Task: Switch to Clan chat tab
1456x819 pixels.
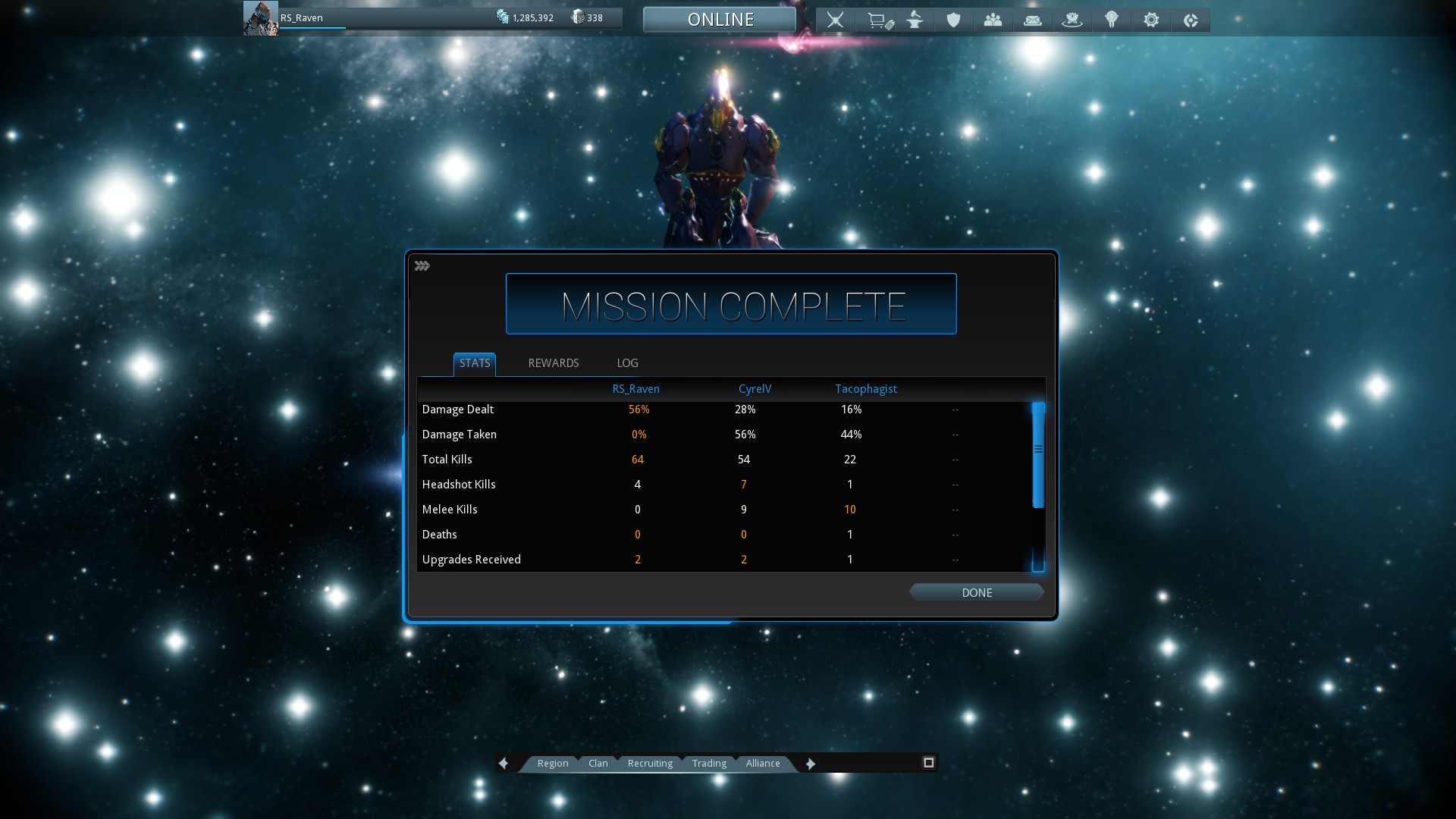Action: point(598,764)
